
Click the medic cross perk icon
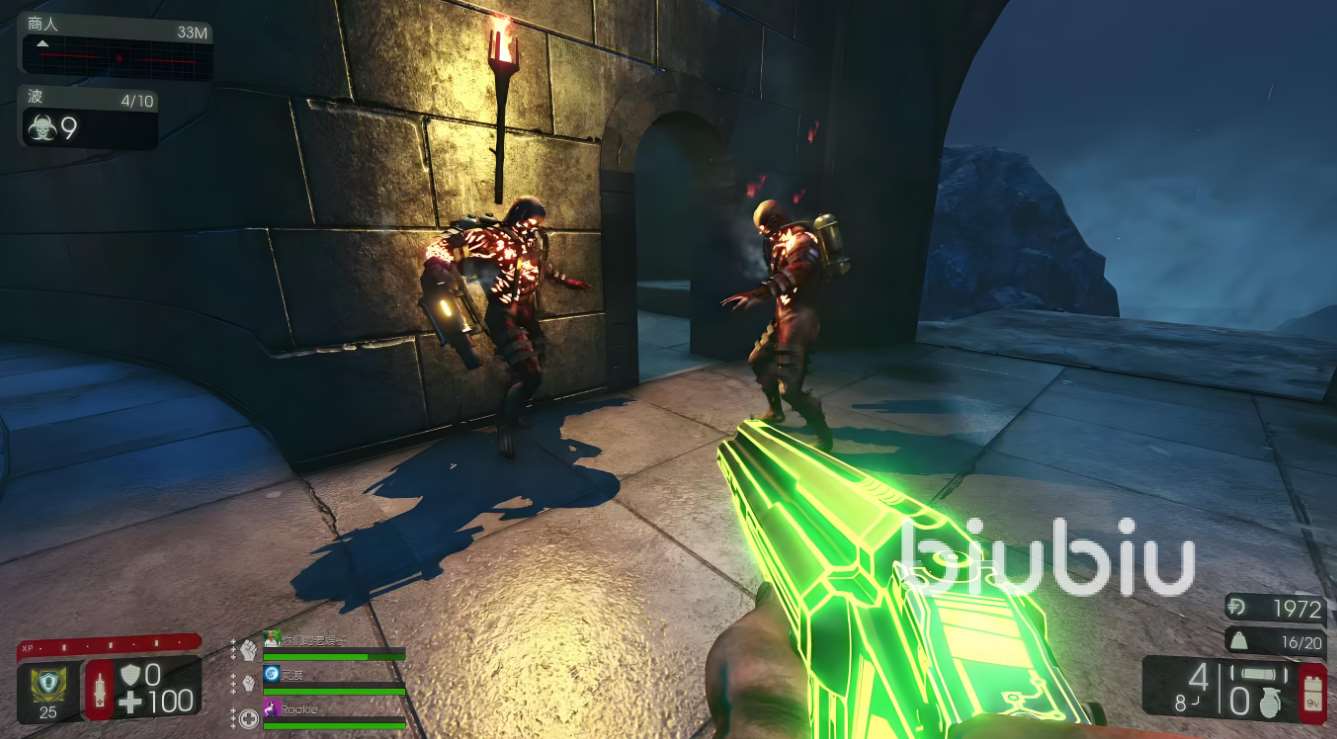tap(249, 717)
